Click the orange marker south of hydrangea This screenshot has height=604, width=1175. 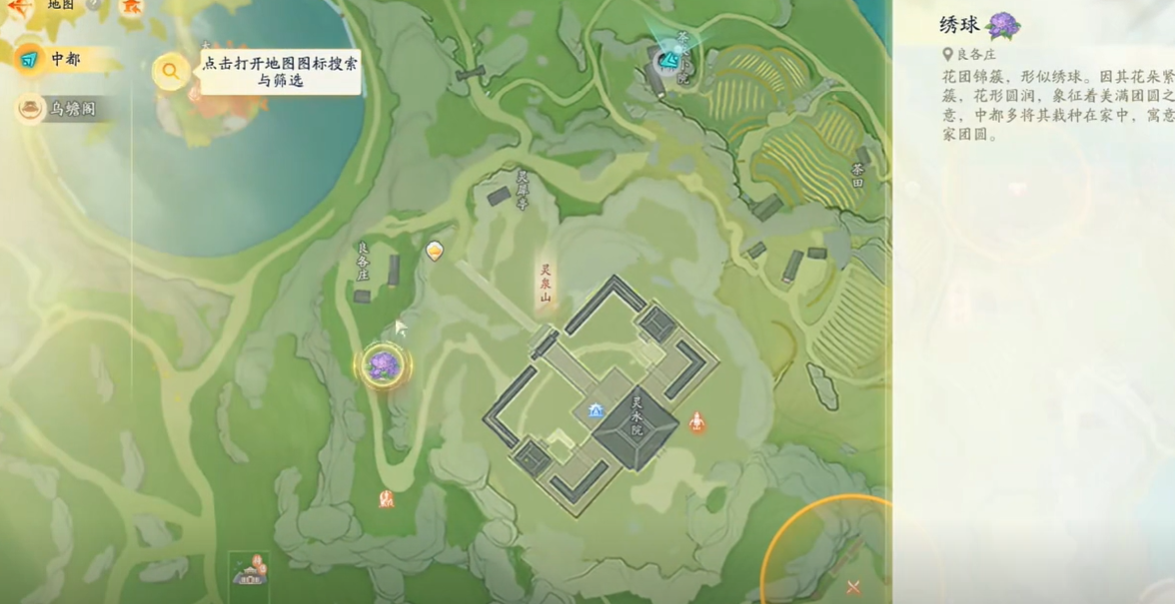click(x=387, y=497)
